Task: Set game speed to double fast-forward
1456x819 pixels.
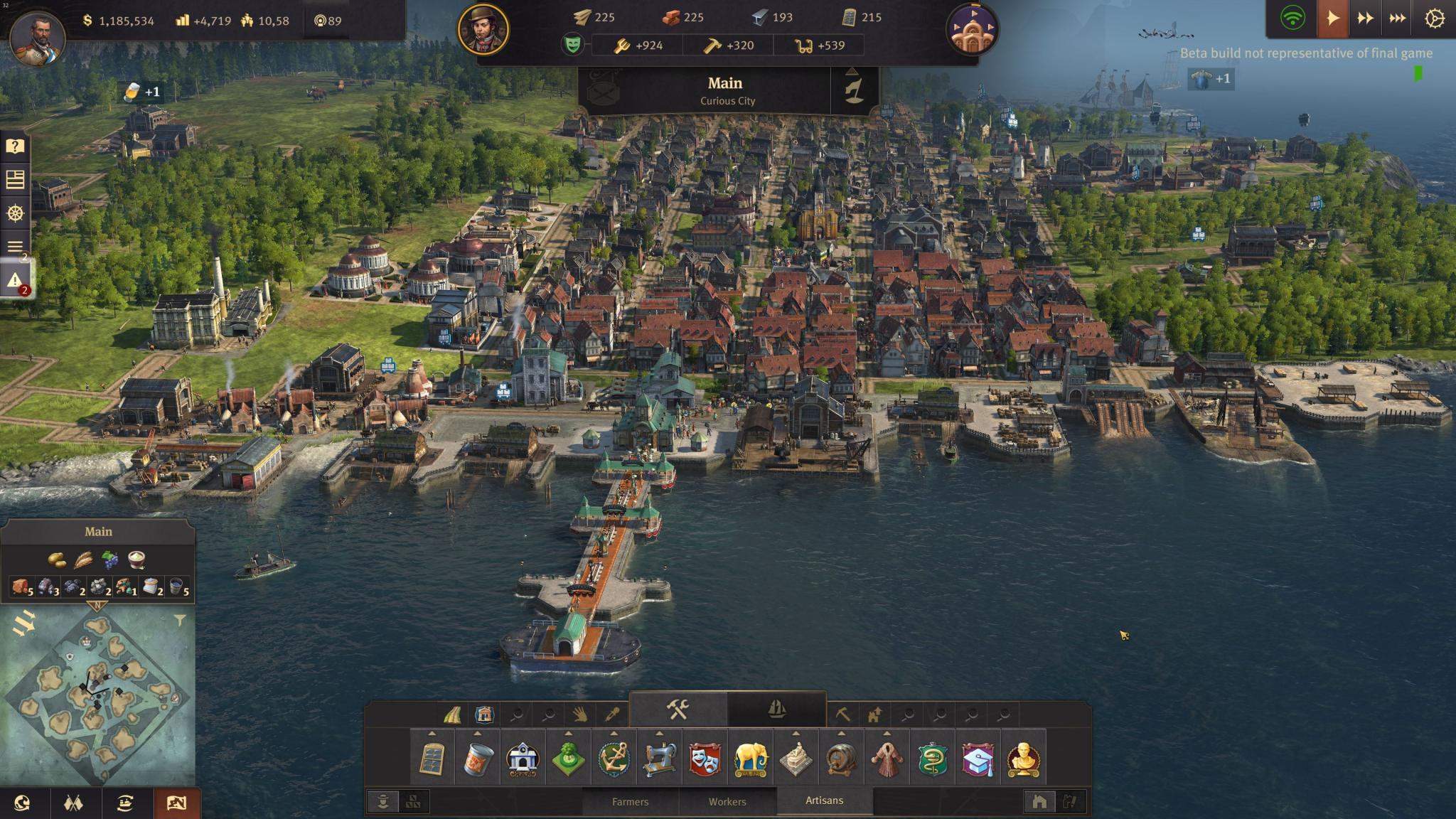Action: [x=1365, y=19]
